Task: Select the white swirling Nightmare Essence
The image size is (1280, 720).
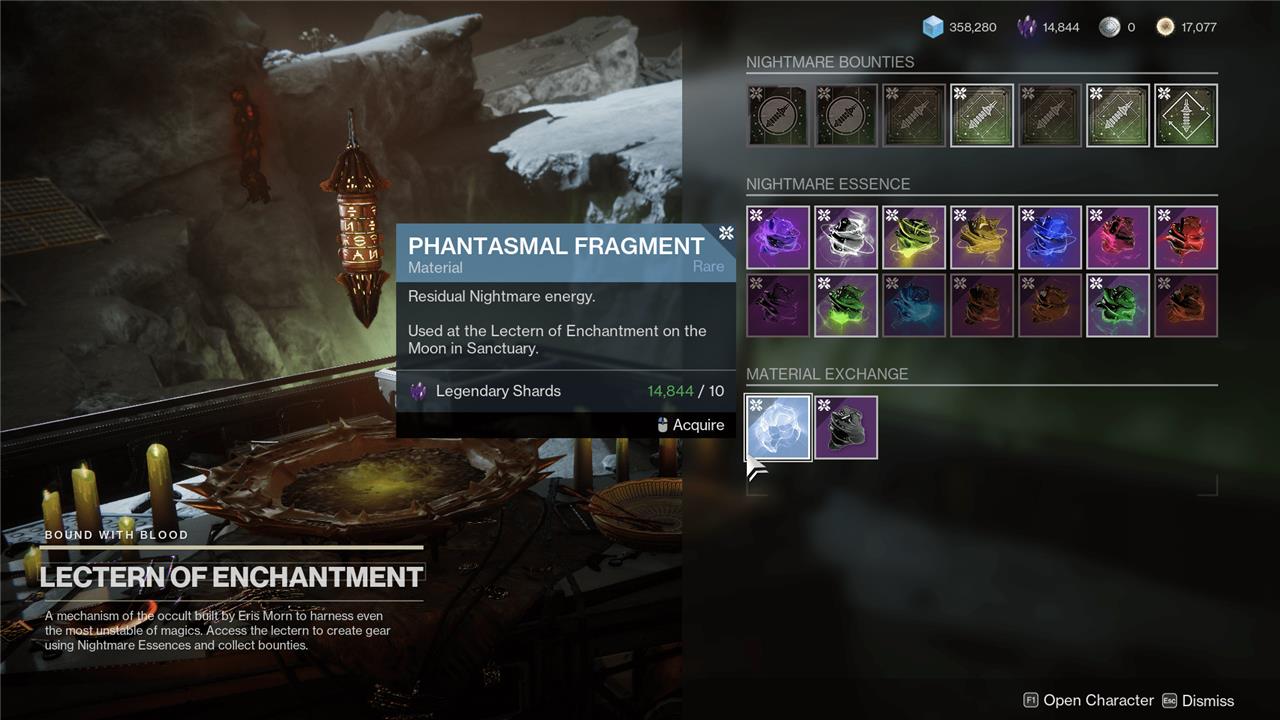Action: [846, 238]
